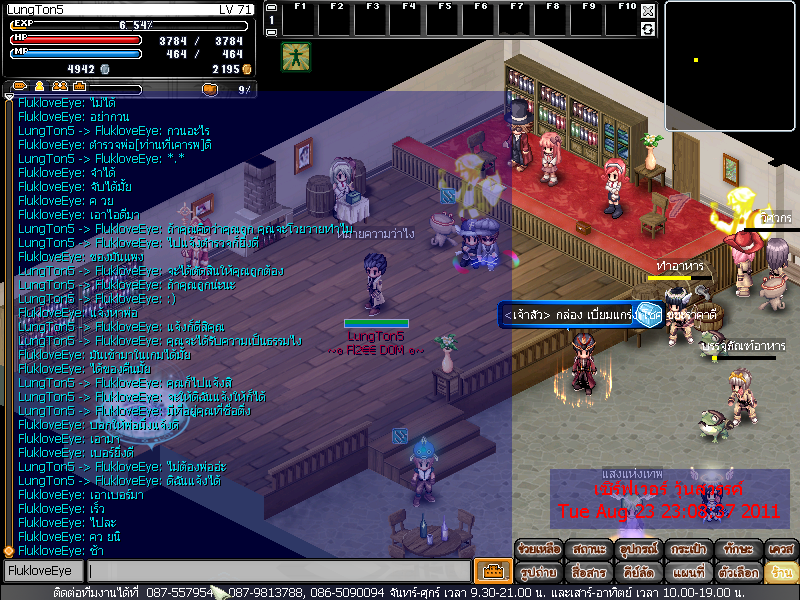The width and height of the screenshot is (800, 600).
Task: Close the F-key hotbar with the X button
Action: (x=648, y=11)
